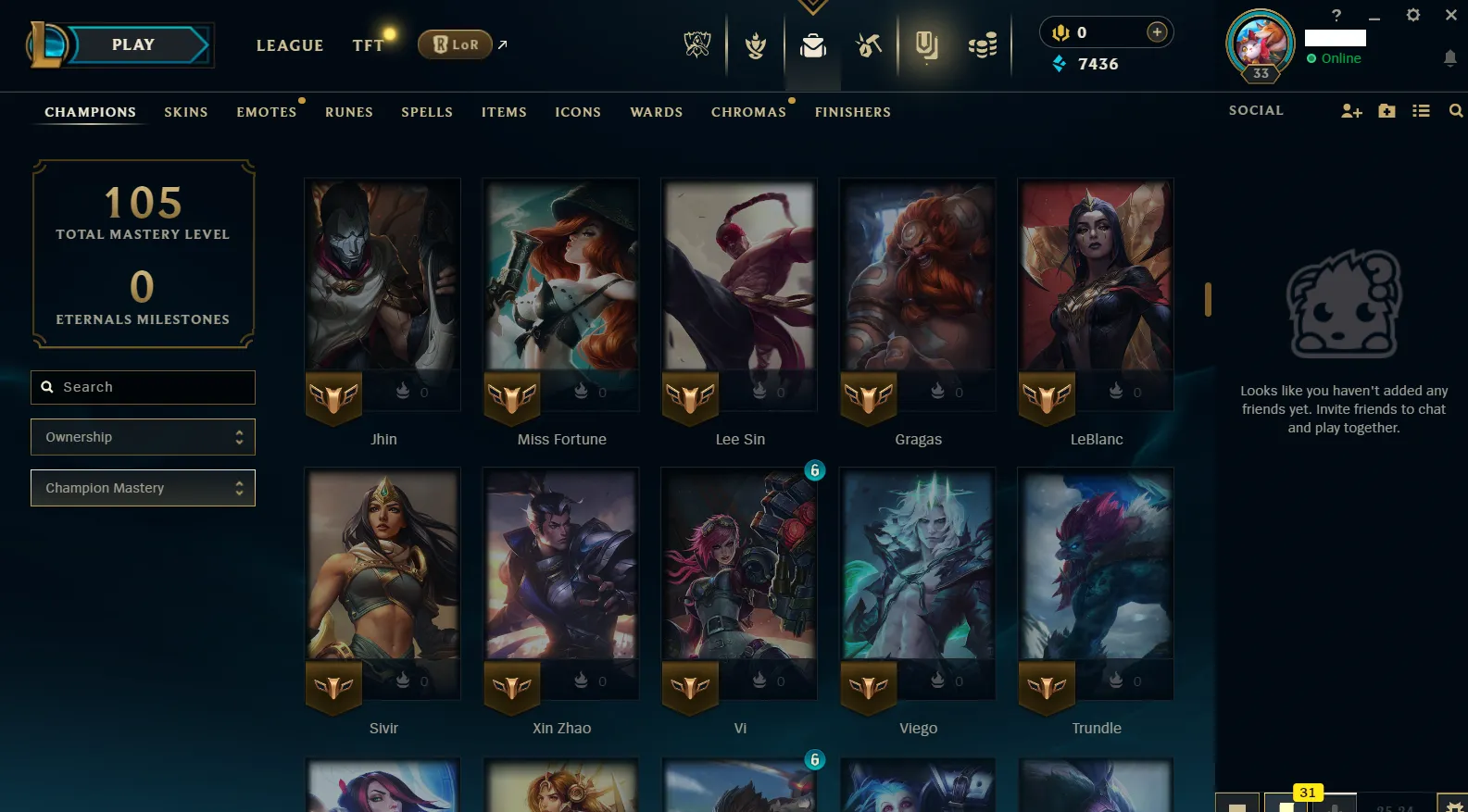Open the LoR link
1468x812 pixels.
coord(455,44)
